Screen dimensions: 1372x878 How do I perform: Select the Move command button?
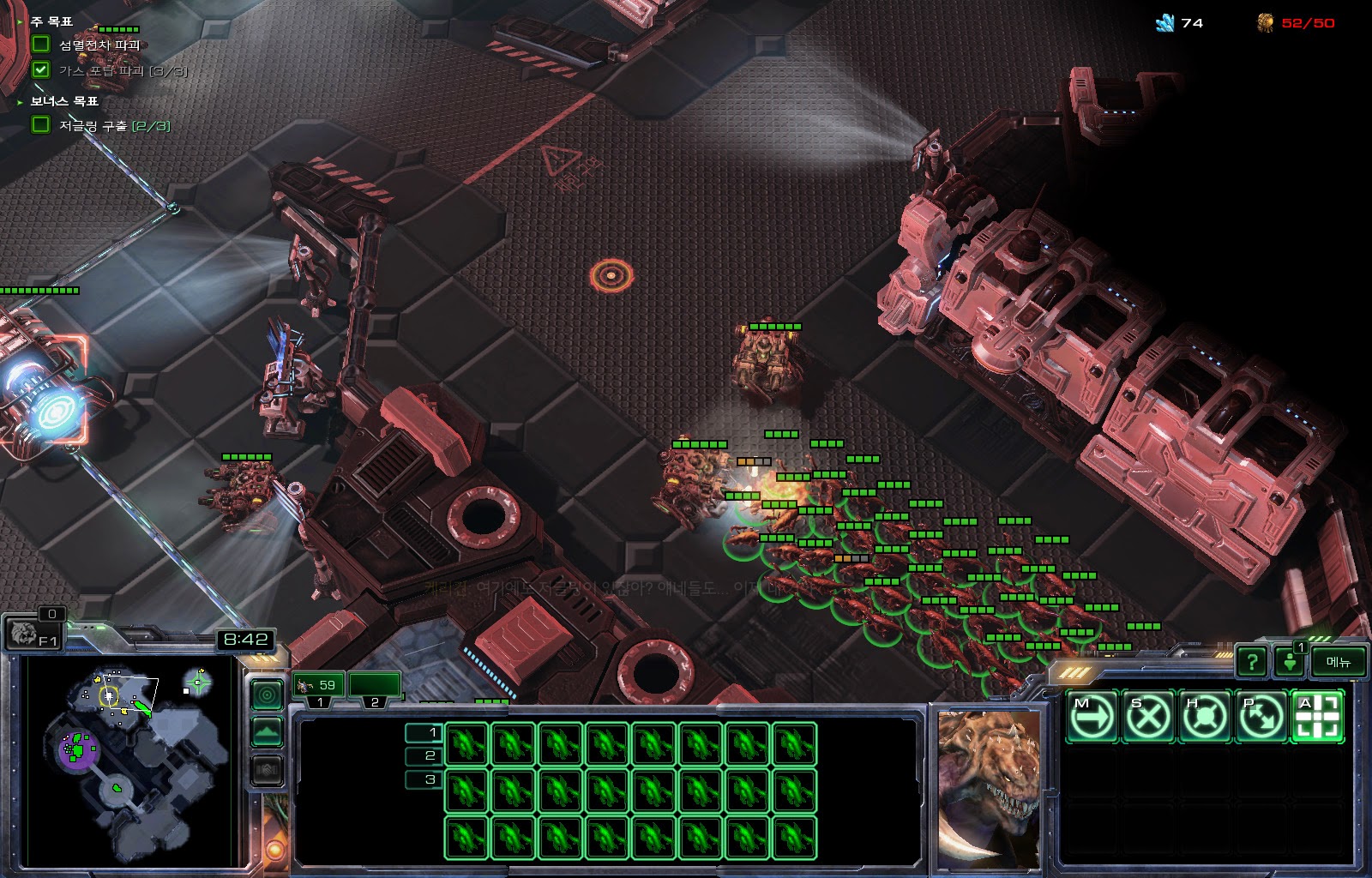pos(1092,715)
